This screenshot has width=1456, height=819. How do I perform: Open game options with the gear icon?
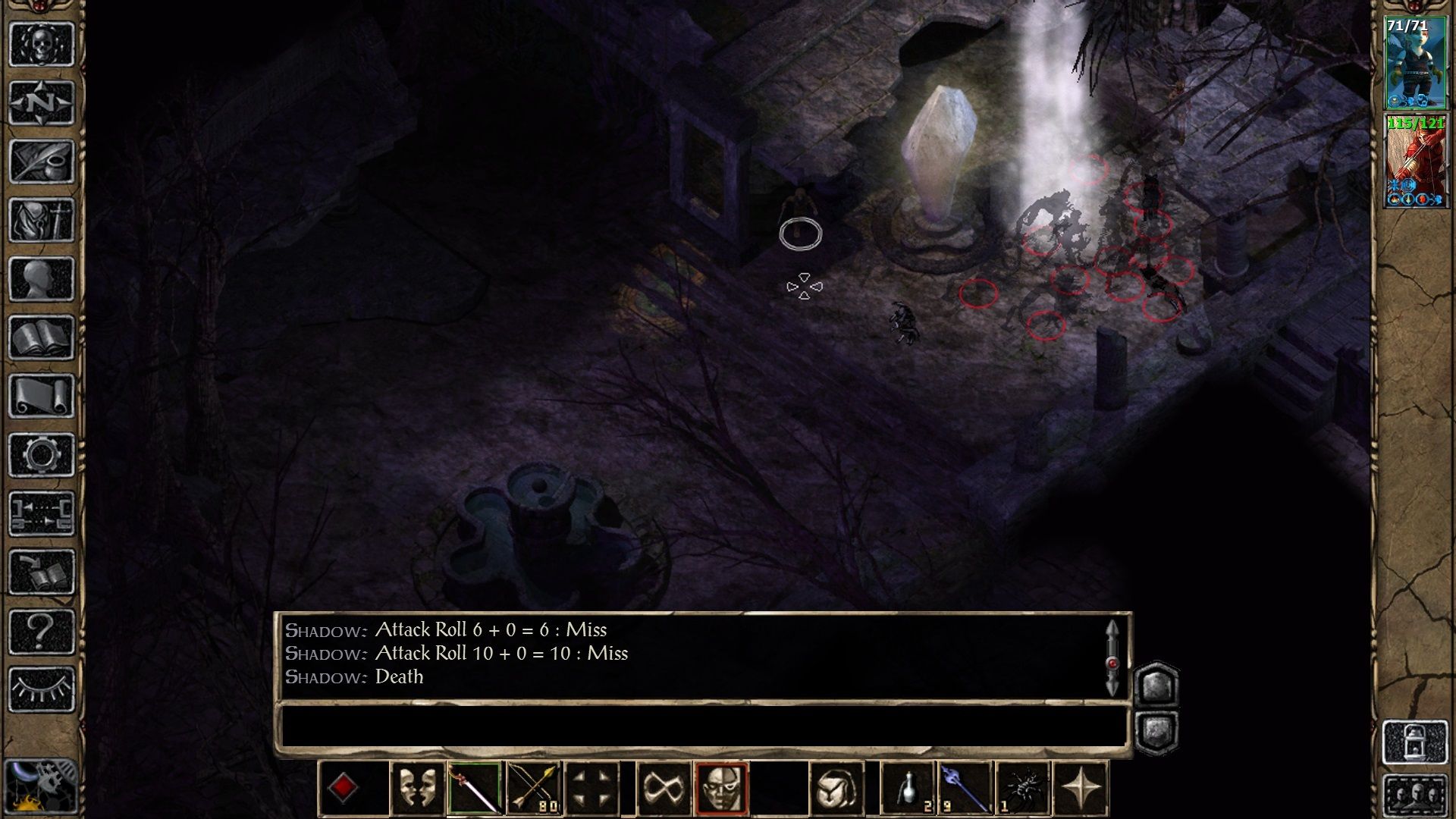point(41,455)
